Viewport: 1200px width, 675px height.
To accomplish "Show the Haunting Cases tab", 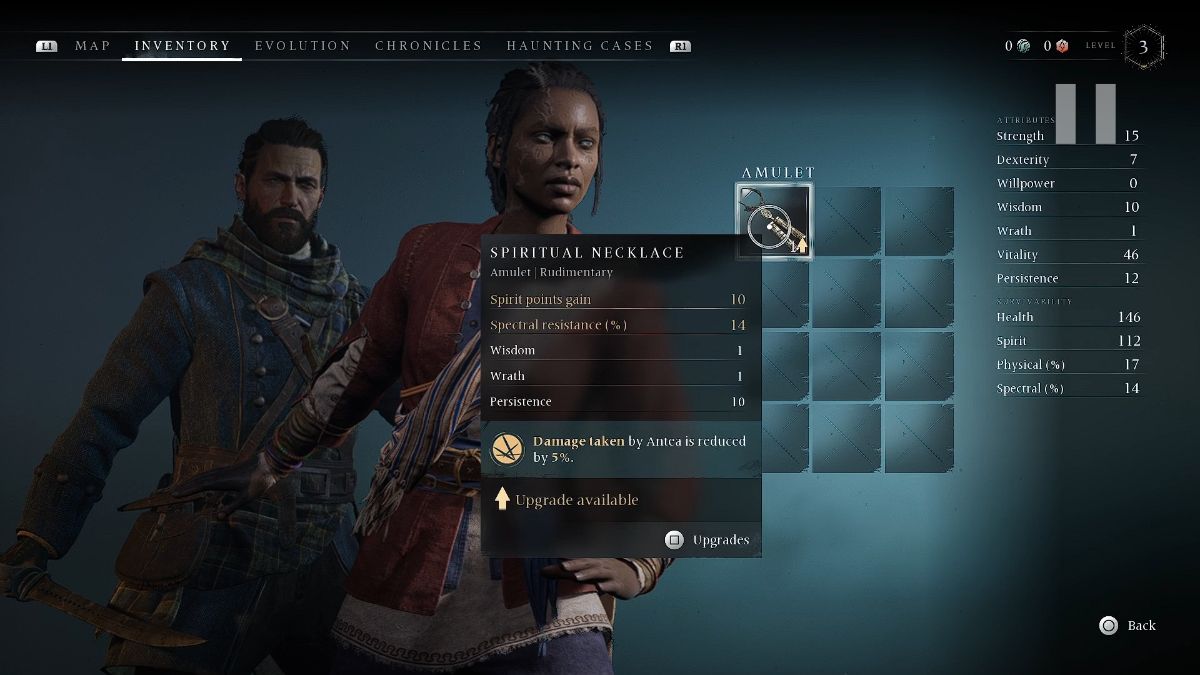I will click(x=579, y=46).
